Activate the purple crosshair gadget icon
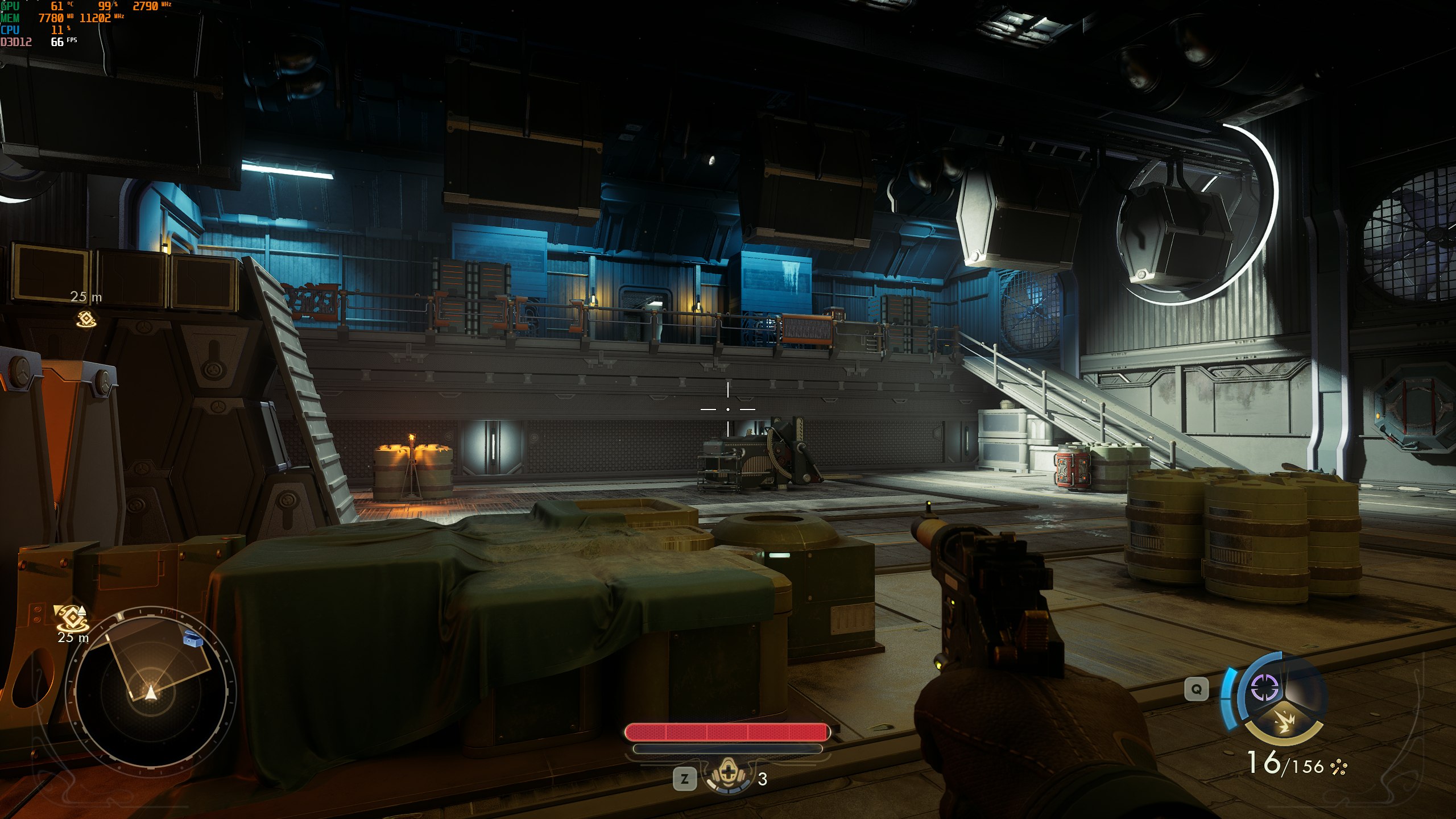1456x819 pixels. point(1264,688)
